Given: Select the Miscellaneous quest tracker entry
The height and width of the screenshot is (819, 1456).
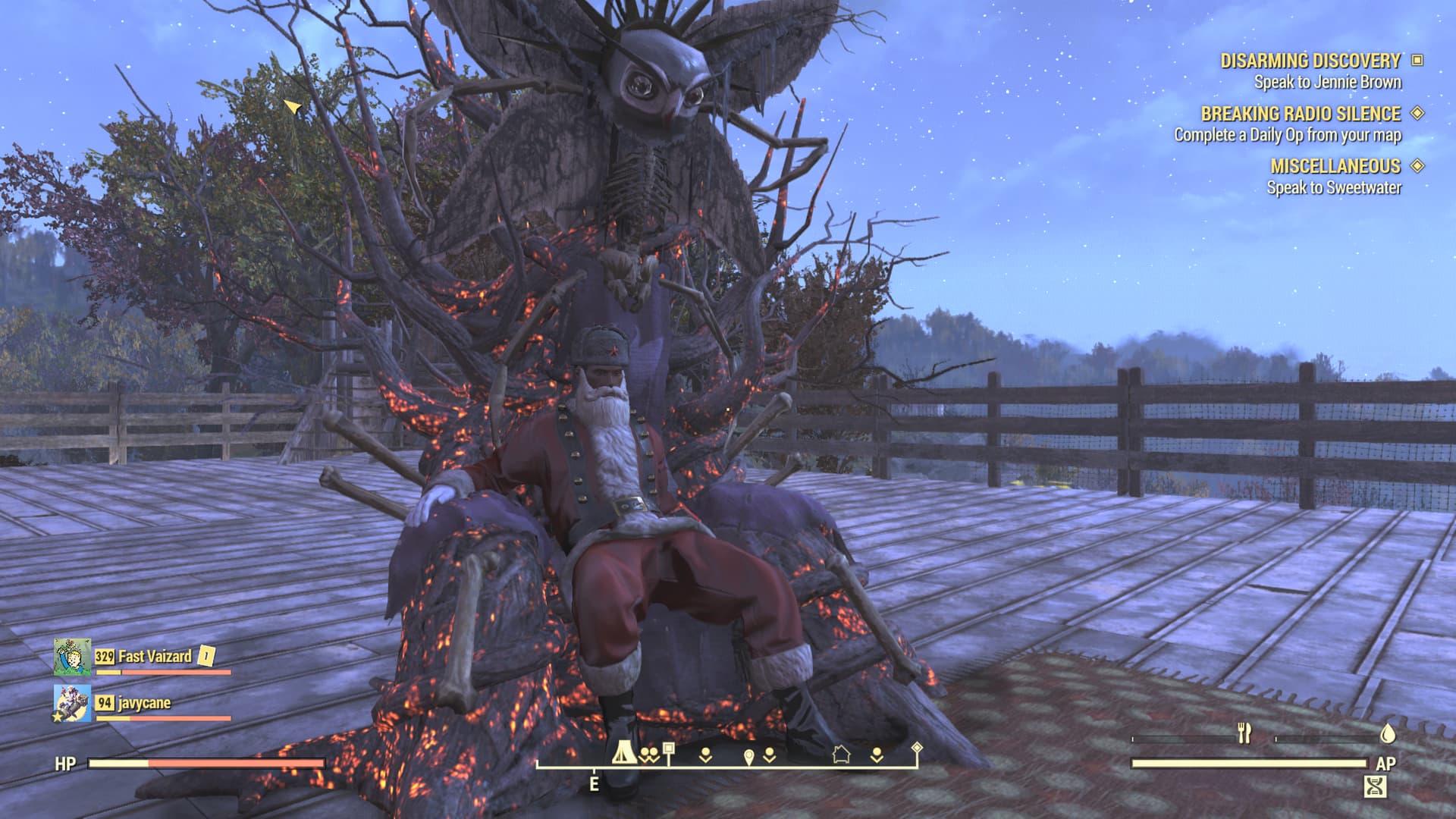Looking at the screenshot, I should [1335, 166].
